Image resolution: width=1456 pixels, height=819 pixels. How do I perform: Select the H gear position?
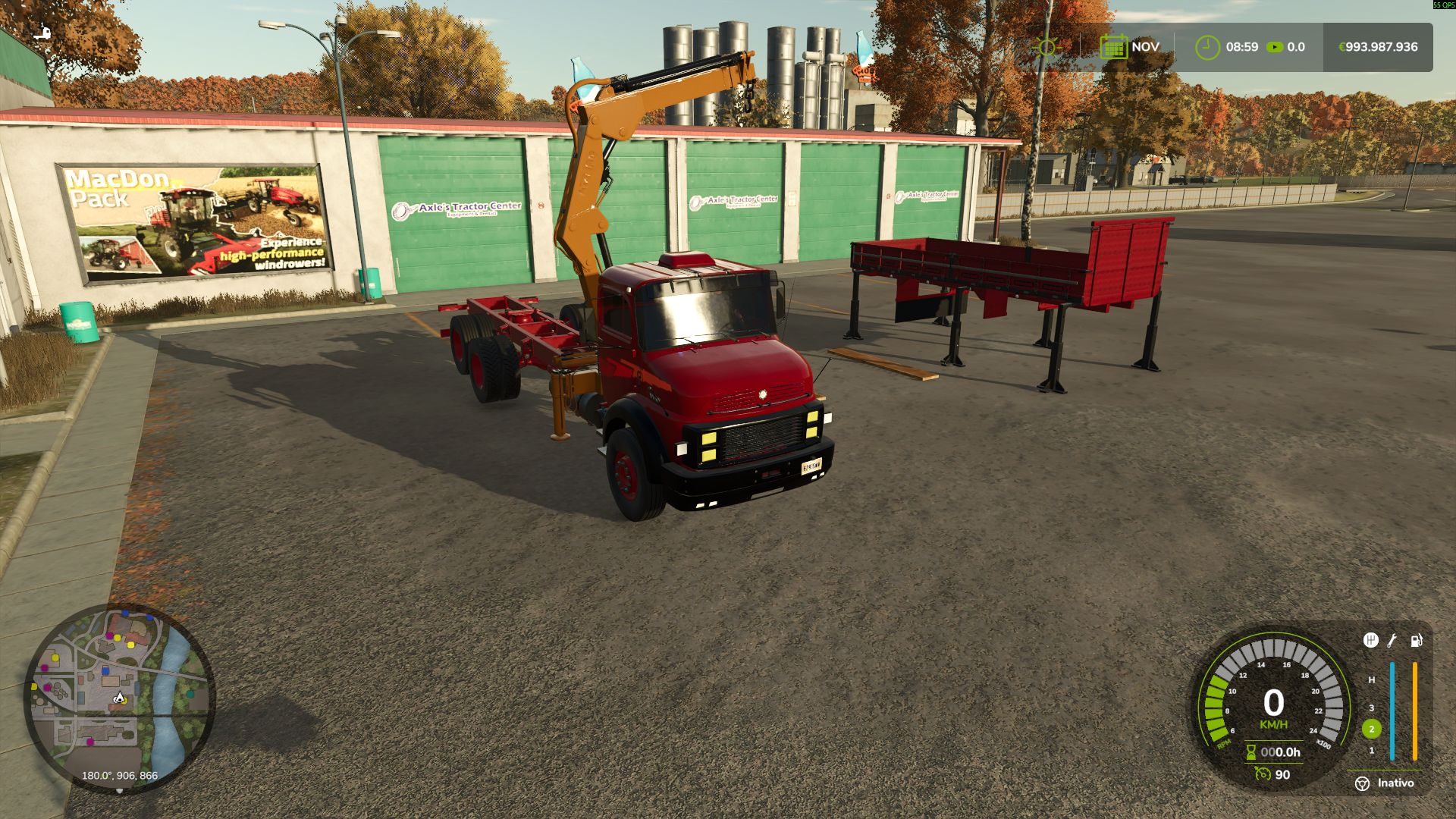(x=1371, y=679)
